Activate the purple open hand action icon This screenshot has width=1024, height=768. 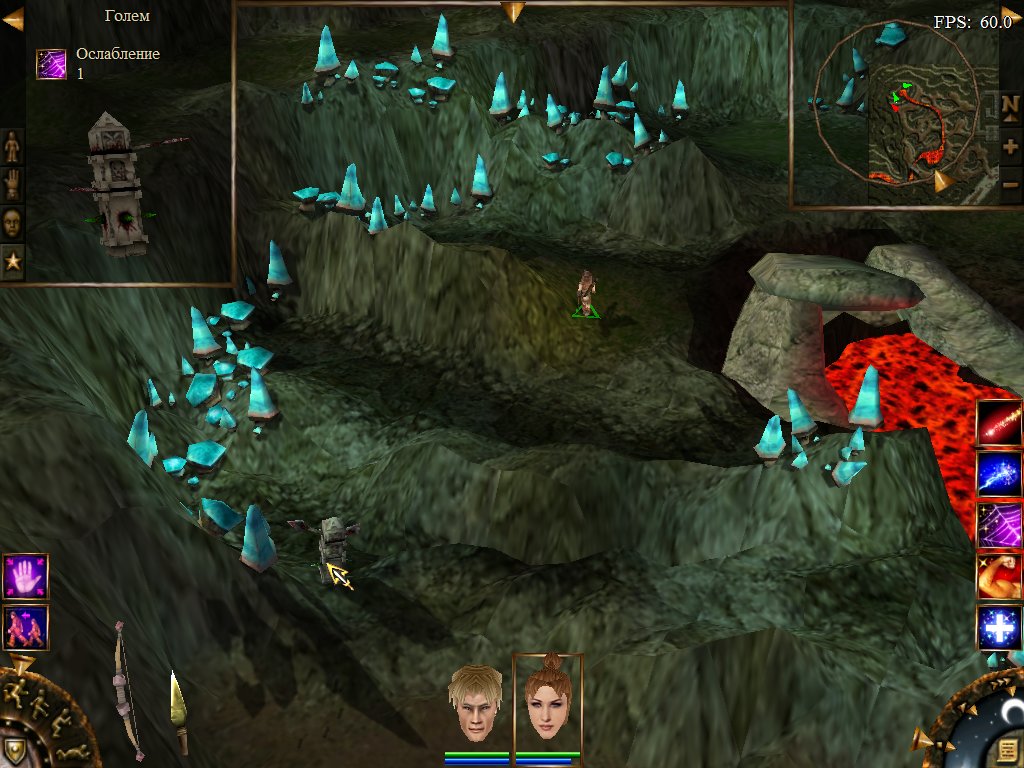point(25,577)
